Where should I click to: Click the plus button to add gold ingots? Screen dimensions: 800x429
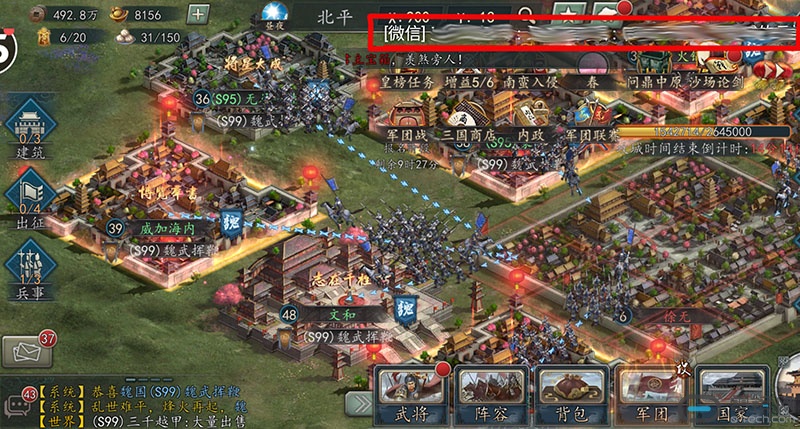pyautogui.click(x=198, y=14)
